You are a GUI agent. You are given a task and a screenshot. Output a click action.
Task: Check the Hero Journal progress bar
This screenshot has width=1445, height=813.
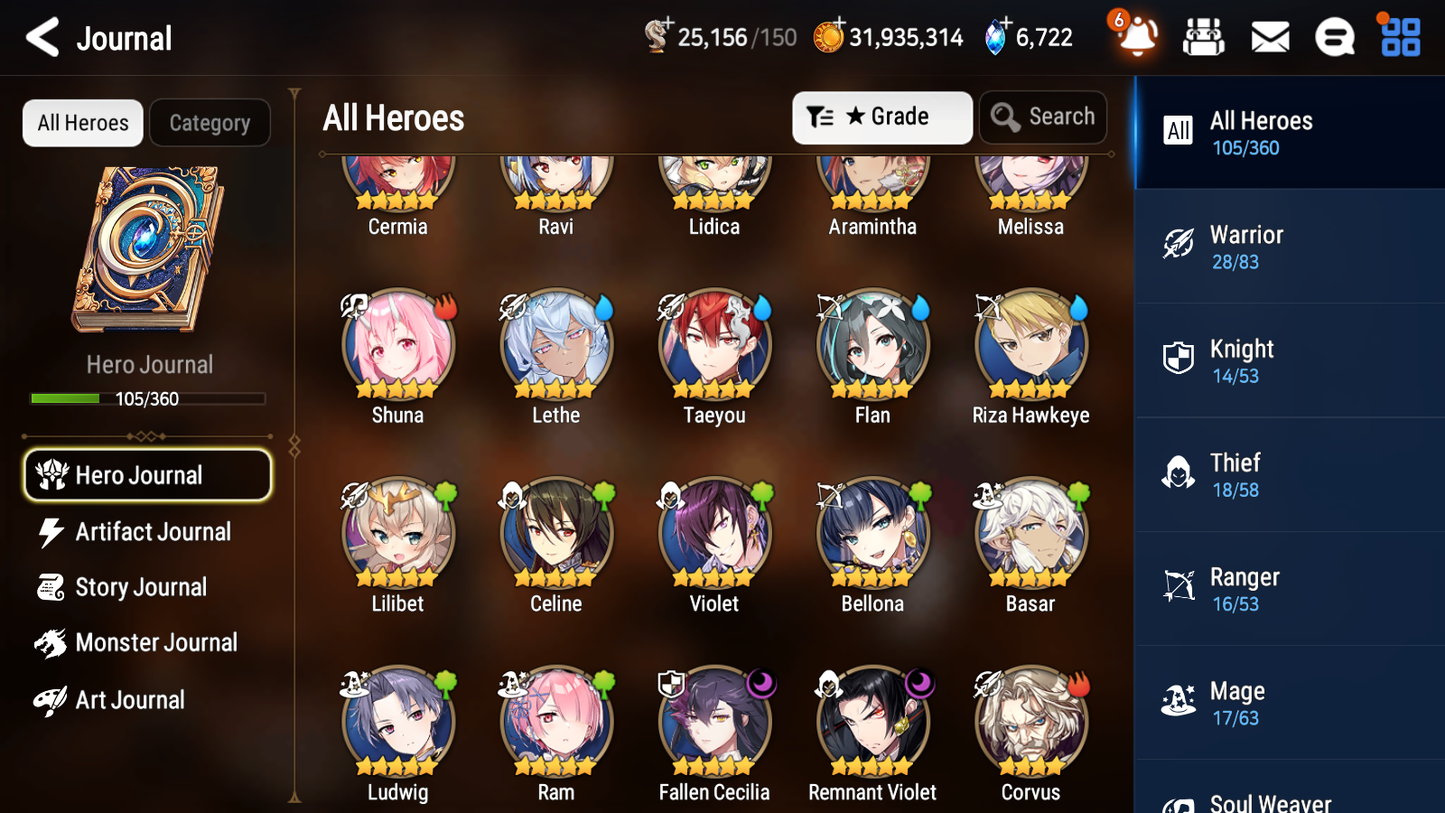[x=149, y=398]
